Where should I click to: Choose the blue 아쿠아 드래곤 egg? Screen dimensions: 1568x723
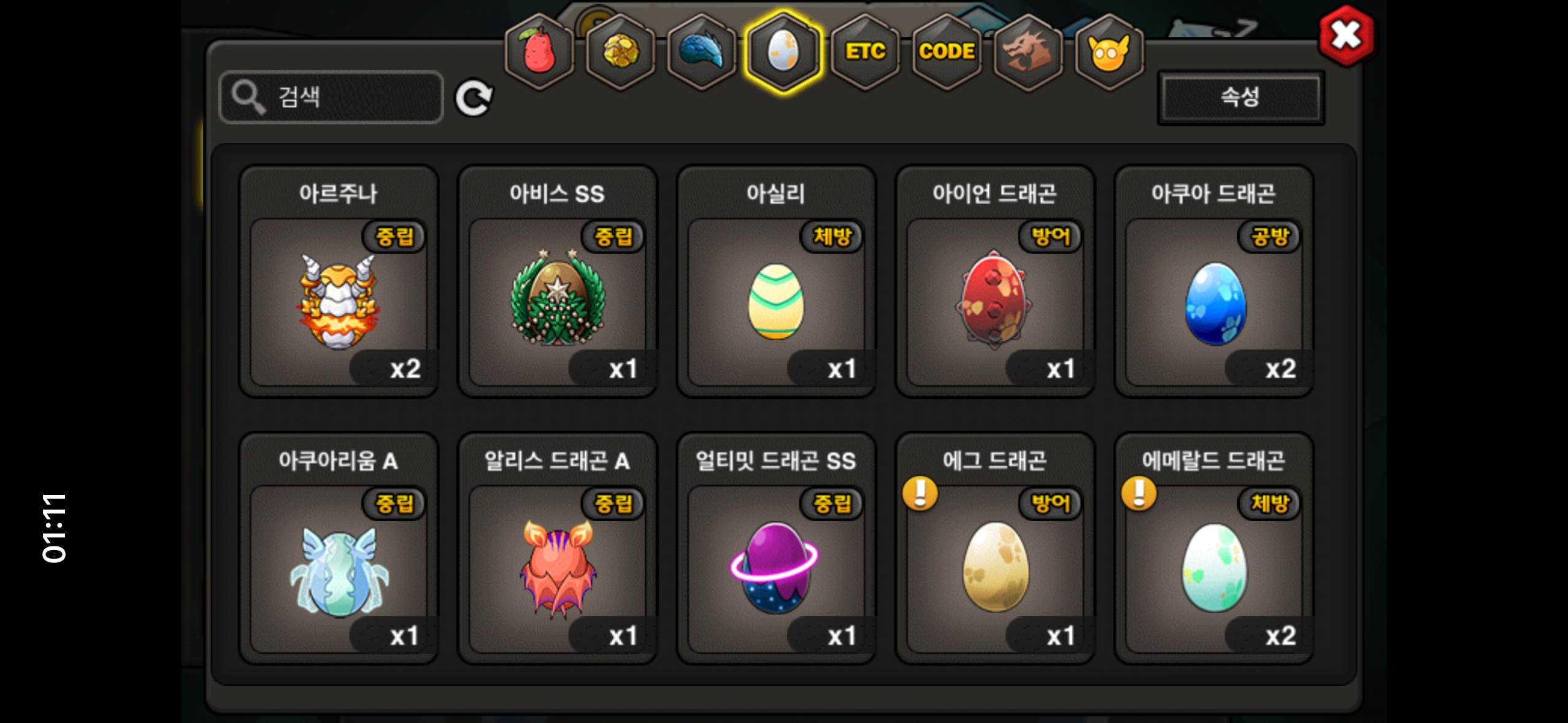tap(1214, 302)
